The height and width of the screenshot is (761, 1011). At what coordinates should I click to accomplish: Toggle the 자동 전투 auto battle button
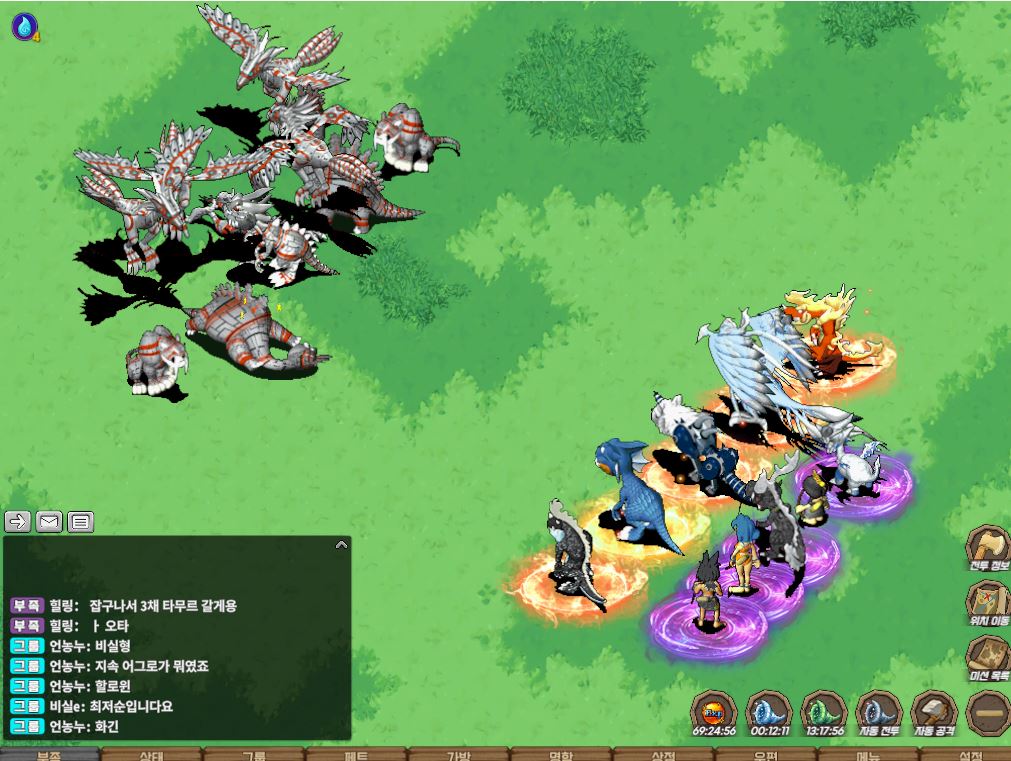click(x=880, y=712)
